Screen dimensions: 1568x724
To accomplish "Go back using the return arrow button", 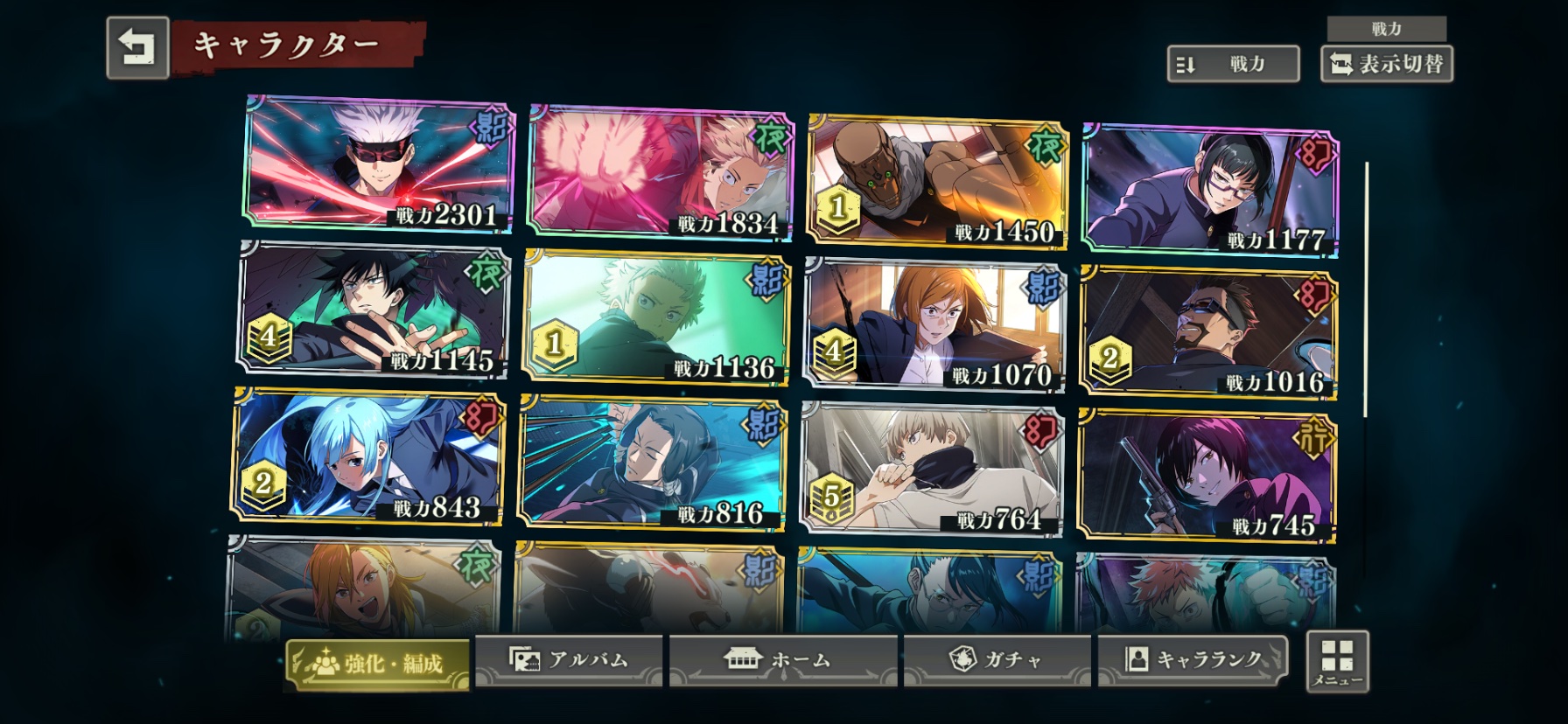I will (137, 48).
